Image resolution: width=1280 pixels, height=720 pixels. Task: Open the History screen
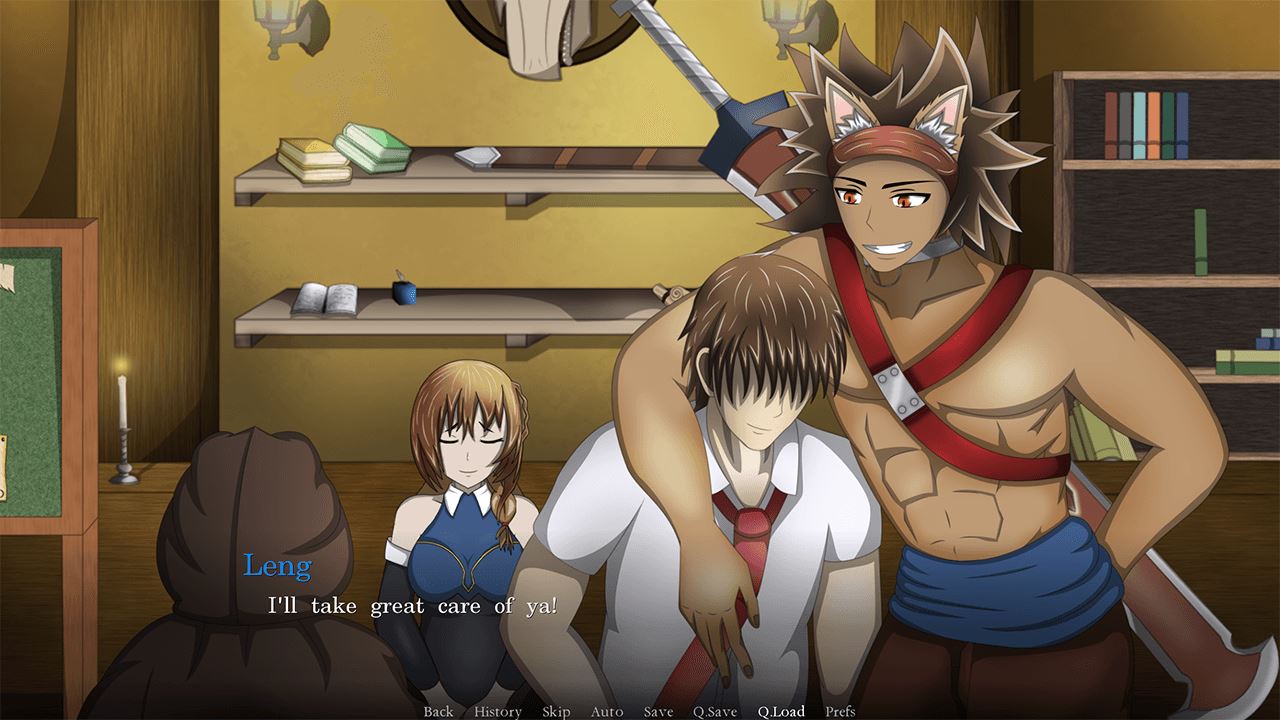(500, 711)
